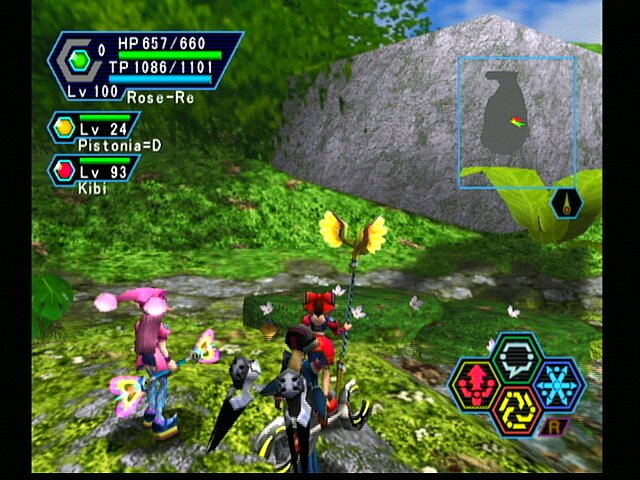Image resolution: width=640 pixels, height=480 pixels.
Task: Open Rose-Re's own status panel
Action: click(x=145, y=65)
